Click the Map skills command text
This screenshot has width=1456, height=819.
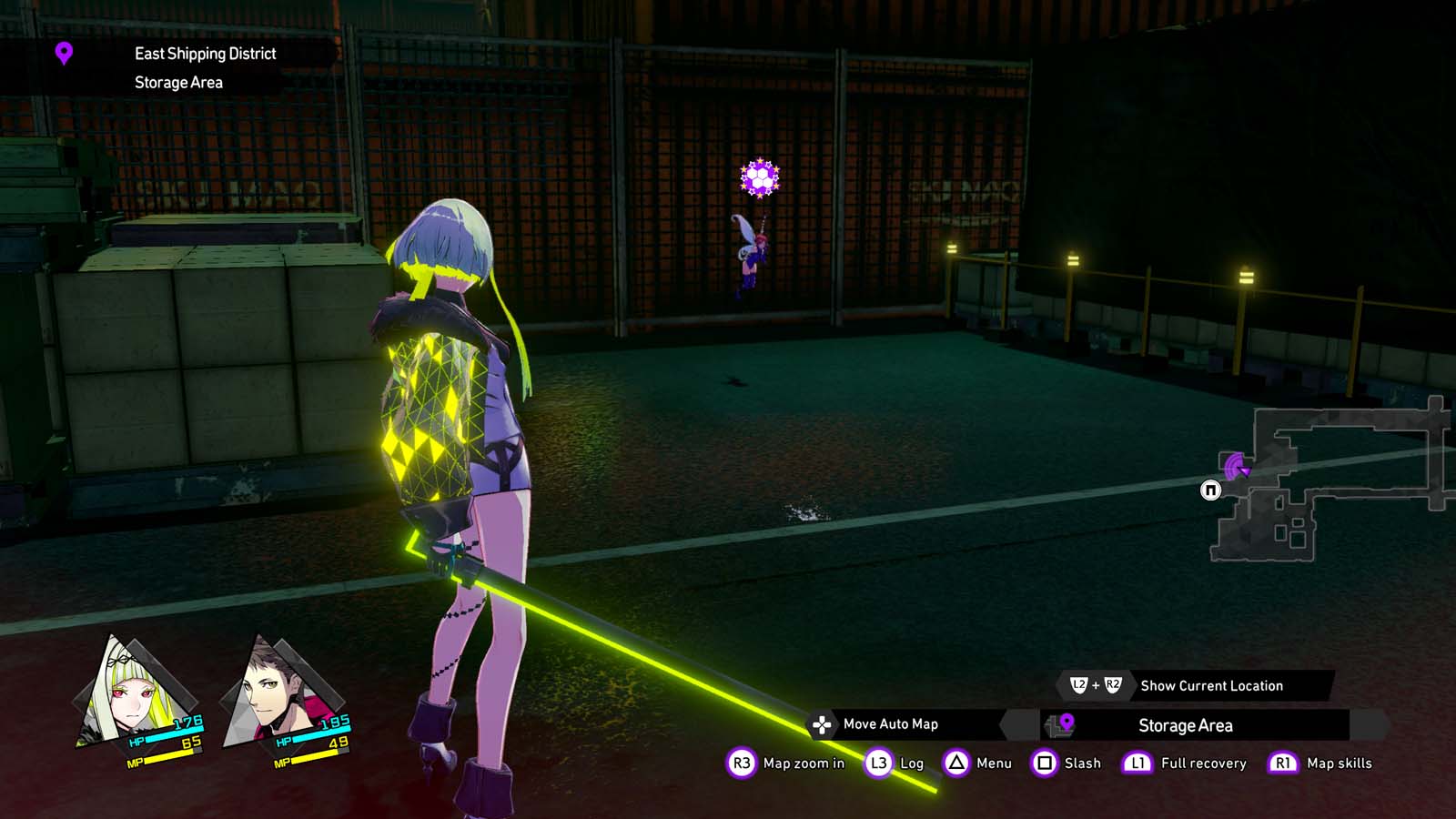(x=1338, y=763)
